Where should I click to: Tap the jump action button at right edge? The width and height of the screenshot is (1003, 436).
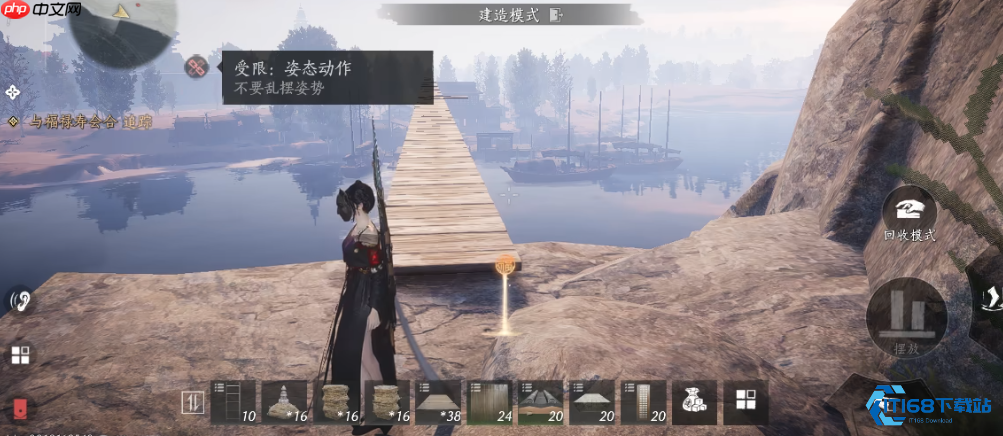click(x=988, y=297)
